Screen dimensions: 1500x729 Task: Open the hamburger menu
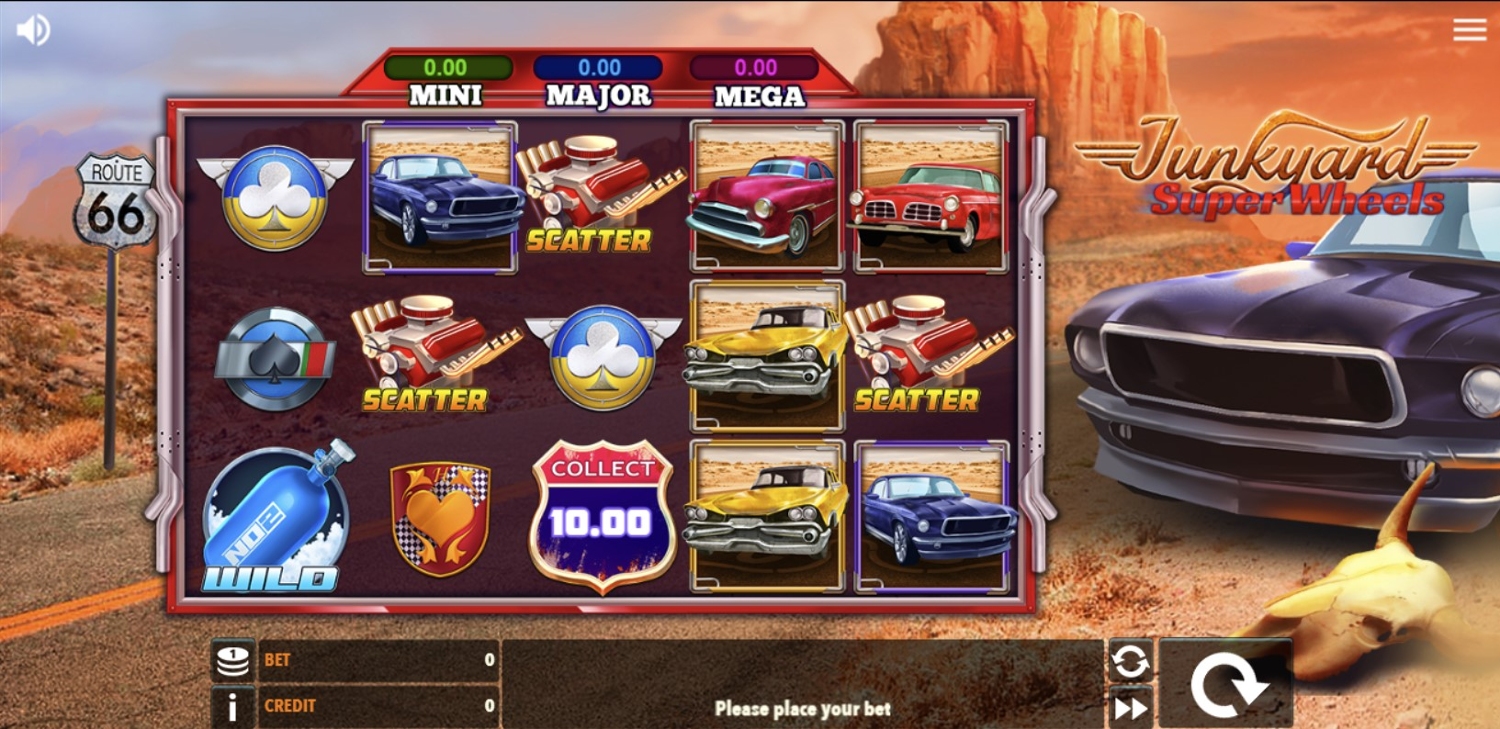(x=1469, y=30)
